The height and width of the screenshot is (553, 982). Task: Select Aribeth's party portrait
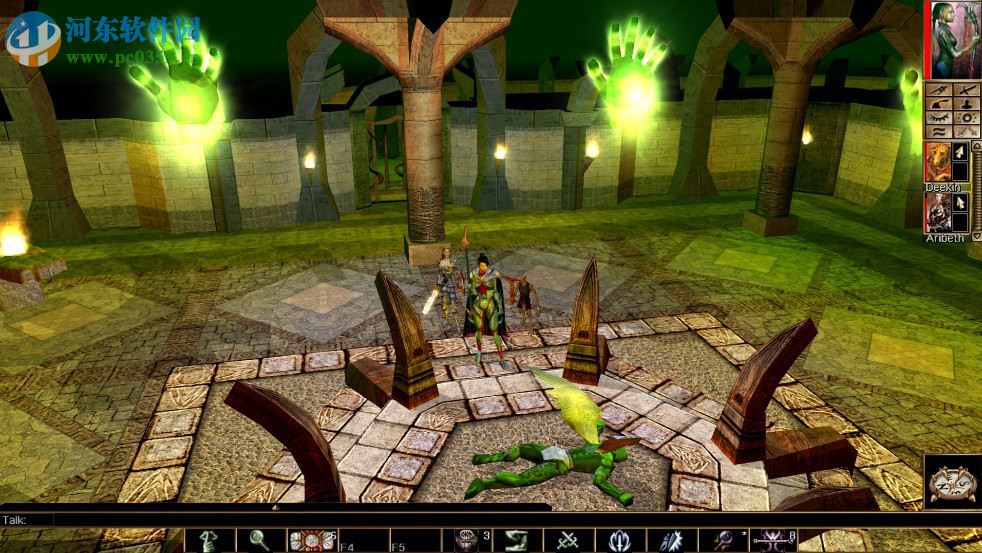[938, 211]
